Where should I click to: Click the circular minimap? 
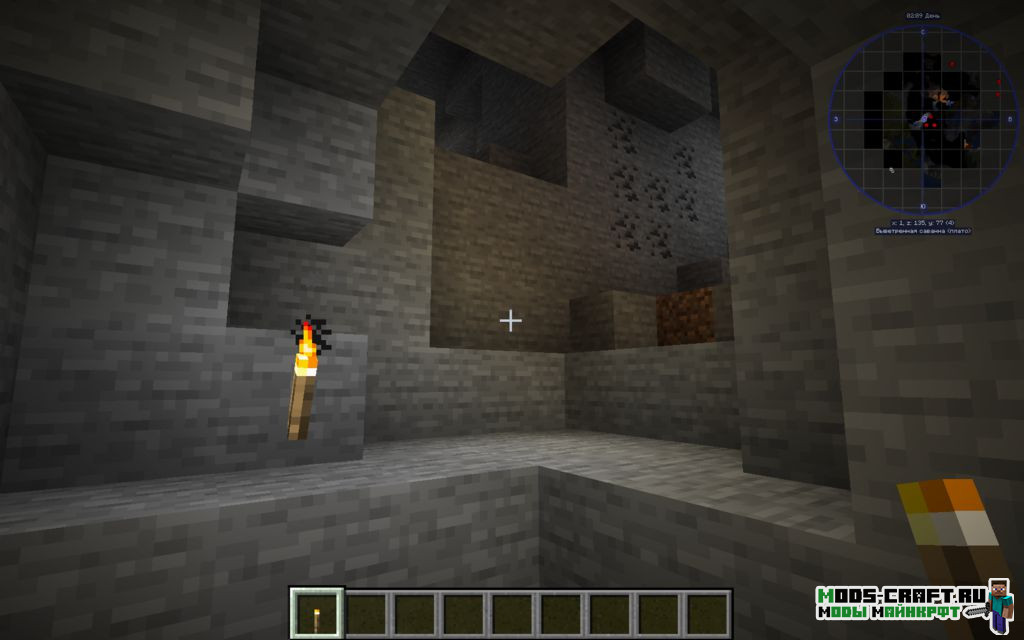pos(916,118)
